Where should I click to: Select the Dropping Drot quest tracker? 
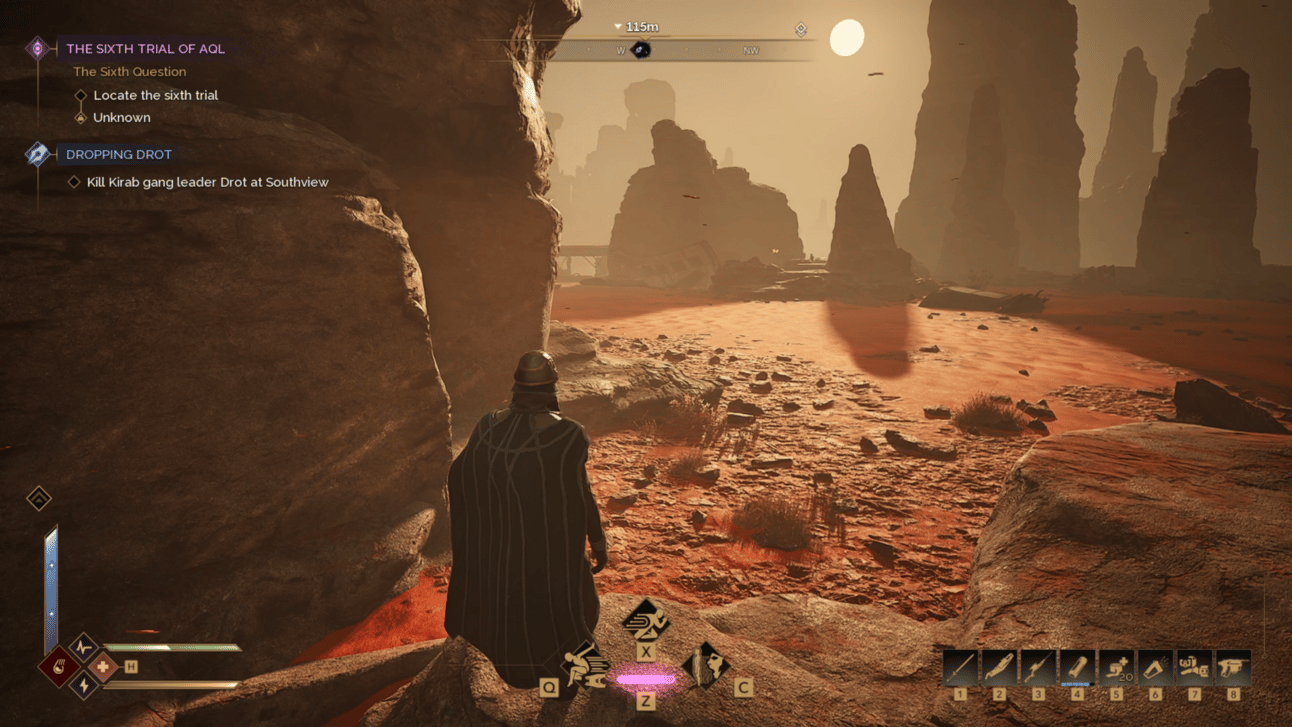click(118, 154)
